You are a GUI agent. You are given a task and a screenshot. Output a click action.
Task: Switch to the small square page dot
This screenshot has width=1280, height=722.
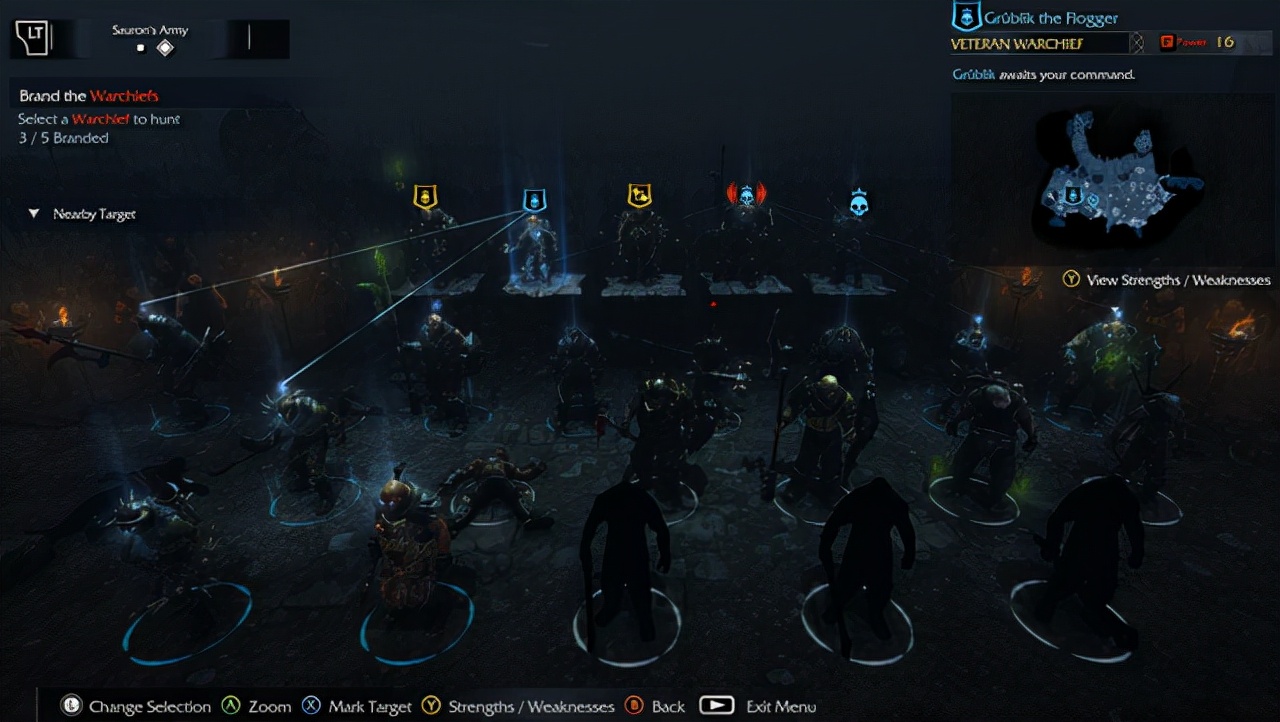click(141, 47)
